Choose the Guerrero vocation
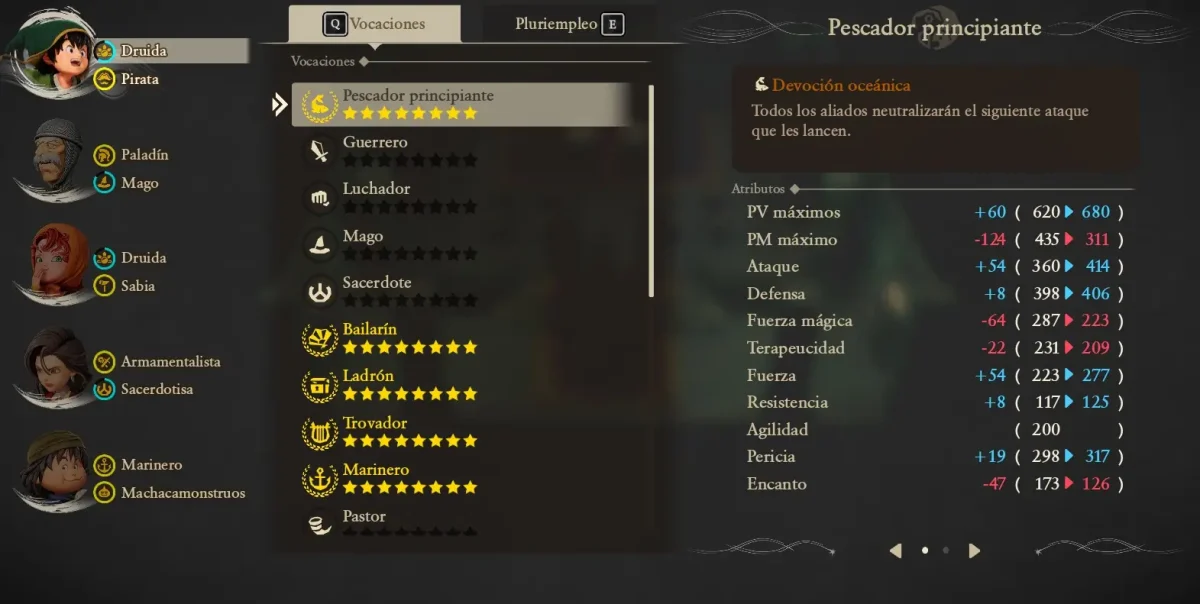1200x604 pixels. click(460, 151)
